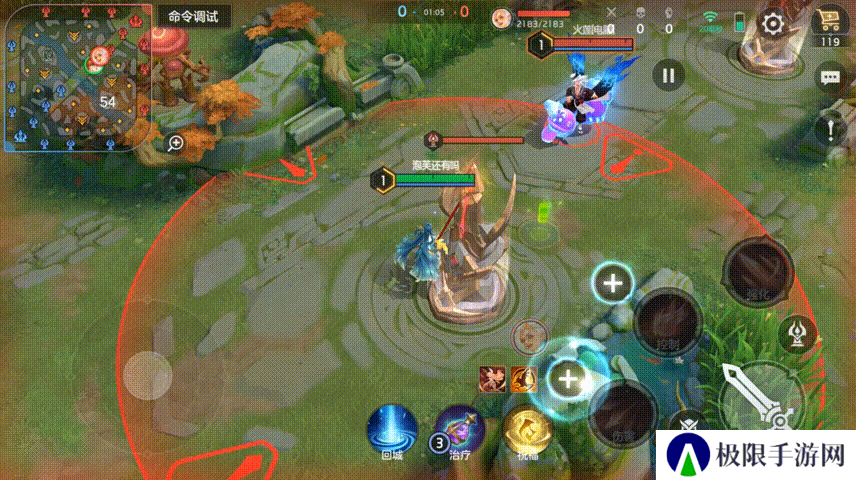
Task: Tap the hero portrait lock-on target icon
Action: [x=527, y=336]
